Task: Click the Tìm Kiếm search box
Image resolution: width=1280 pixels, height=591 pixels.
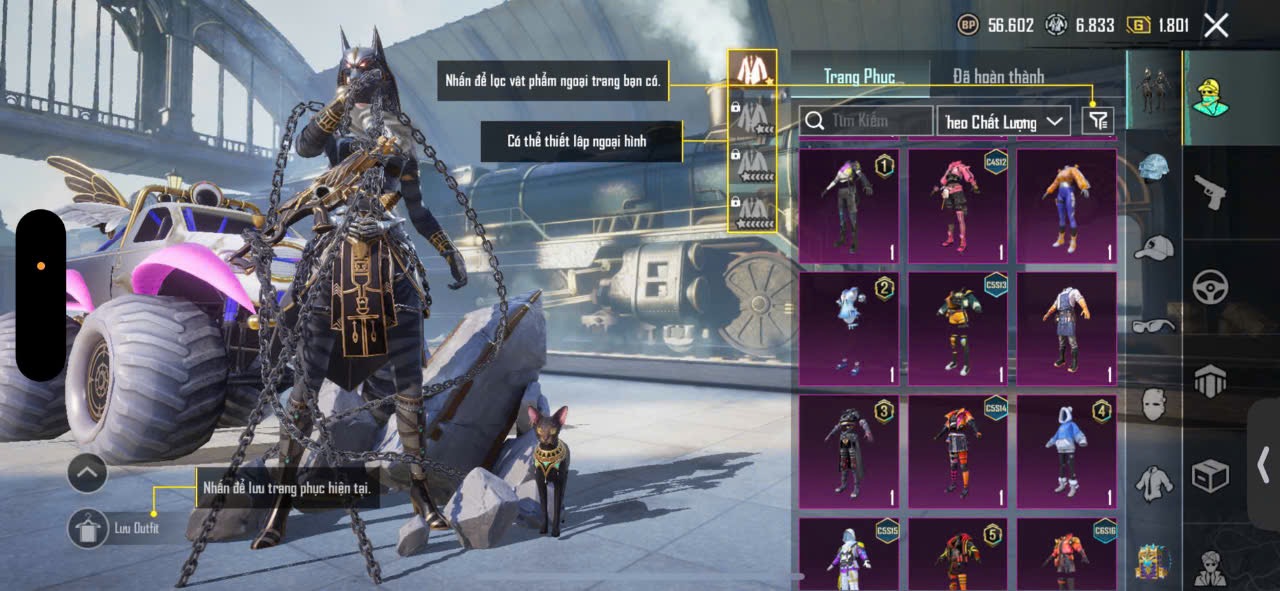Action: point(867,121)
